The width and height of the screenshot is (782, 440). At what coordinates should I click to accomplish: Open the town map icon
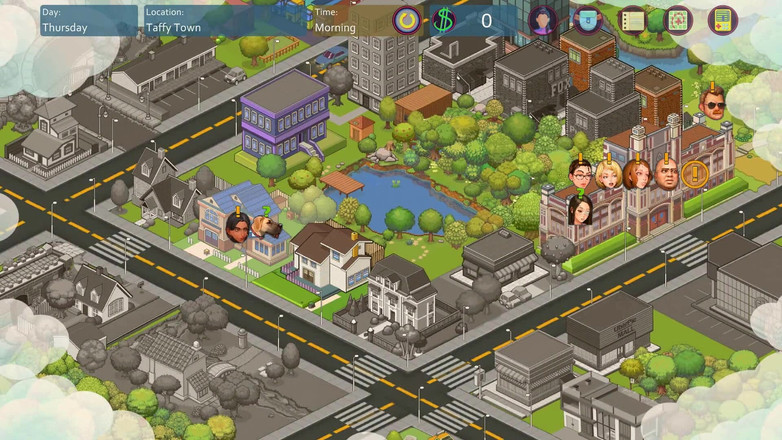click(x=678, y=20)
